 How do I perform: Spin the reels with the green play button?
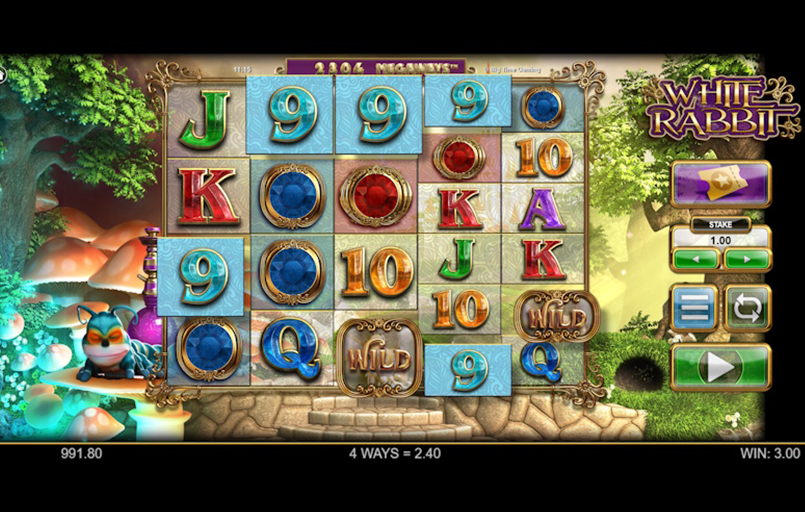point(720,367)
